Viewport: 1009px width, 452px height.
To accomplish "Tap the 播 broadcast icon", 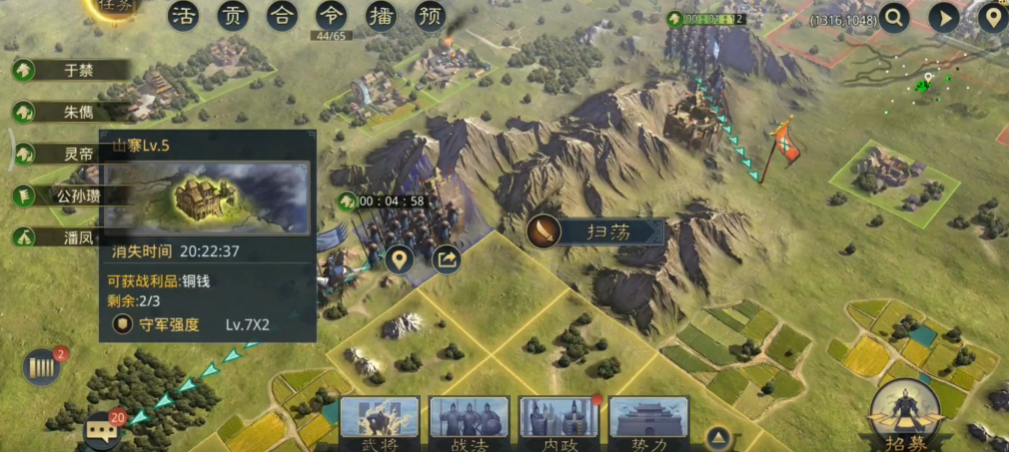I will pyautogui.click(x=381, y=16).
